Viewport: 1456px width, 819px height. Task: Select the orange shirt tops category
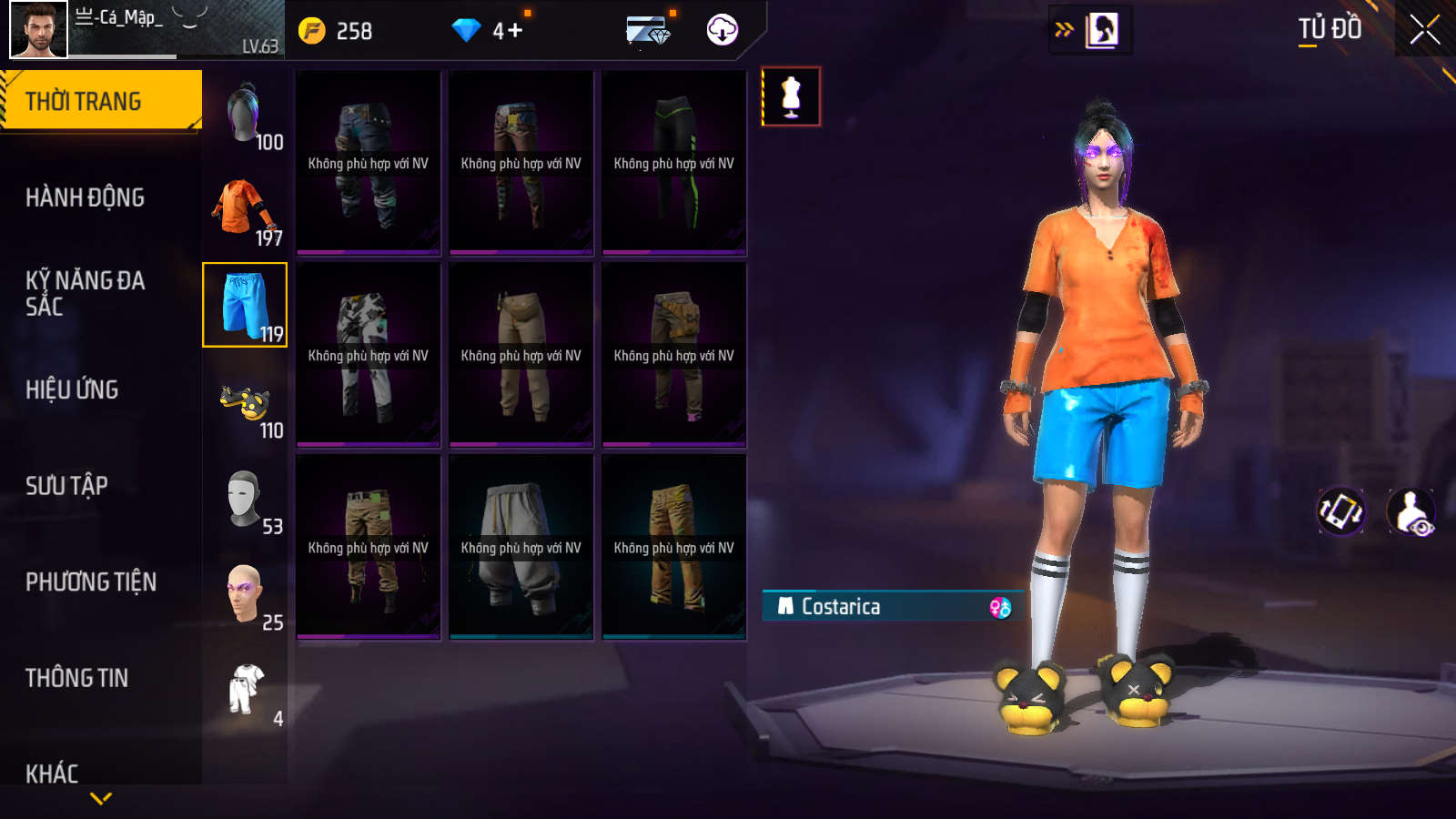(244, 210)
